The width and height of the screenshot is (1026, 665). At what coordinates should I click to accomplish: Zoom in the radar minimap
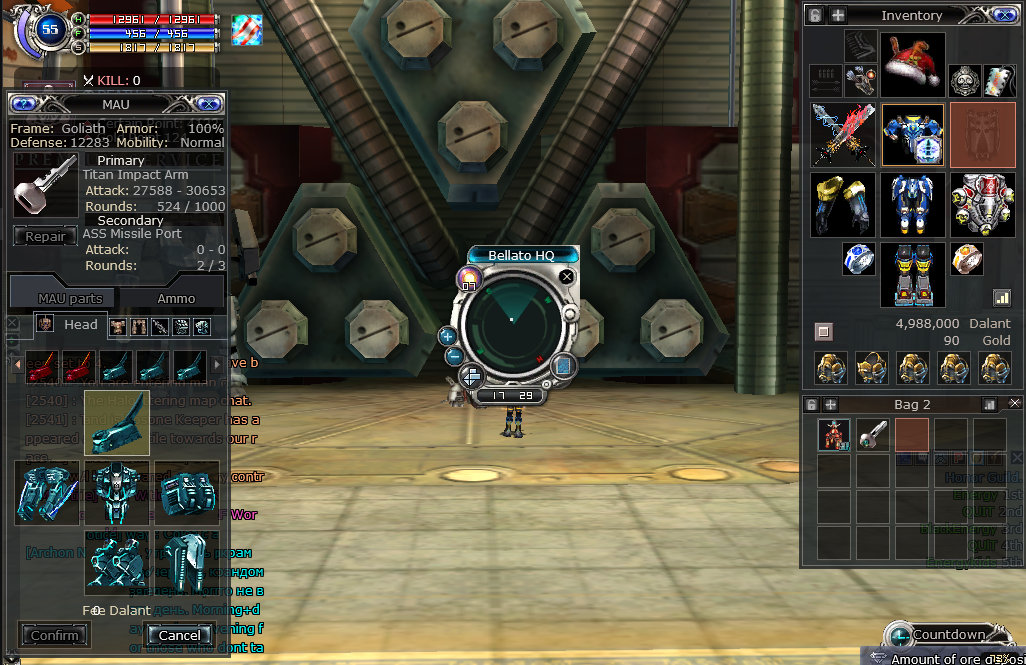[447, 336]
